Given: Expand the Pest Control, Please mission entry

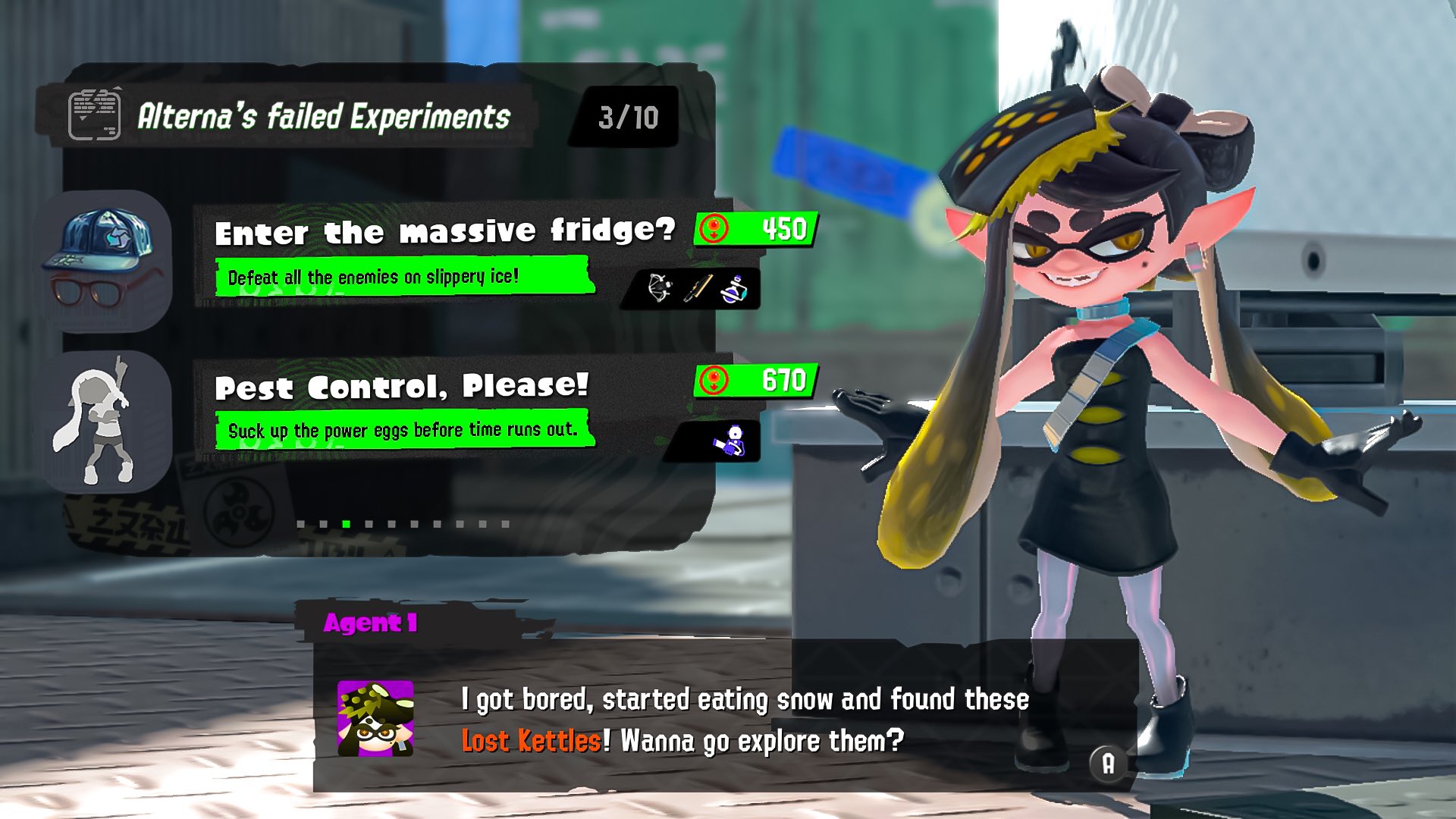Looking at the screenshot, I should [x=400, y=391].
